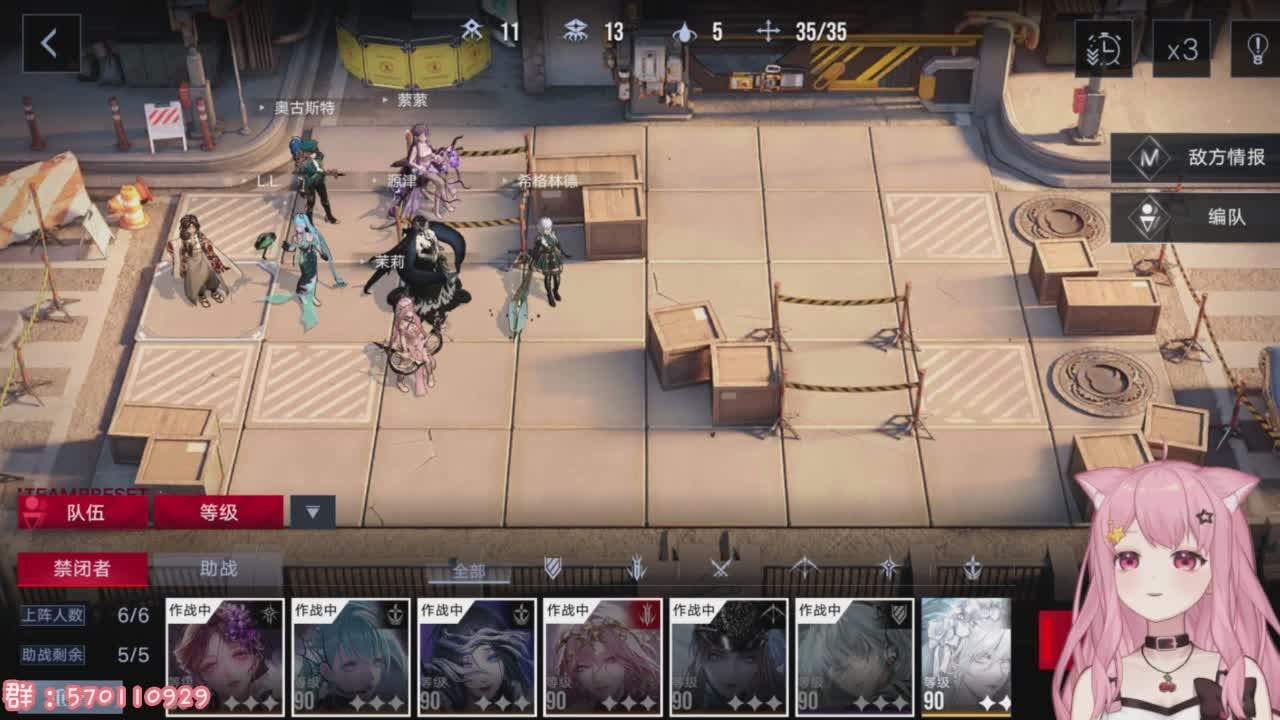Sort by 等级 level
This screenshot has height=720, width=1280.
(x=218, y=512)
